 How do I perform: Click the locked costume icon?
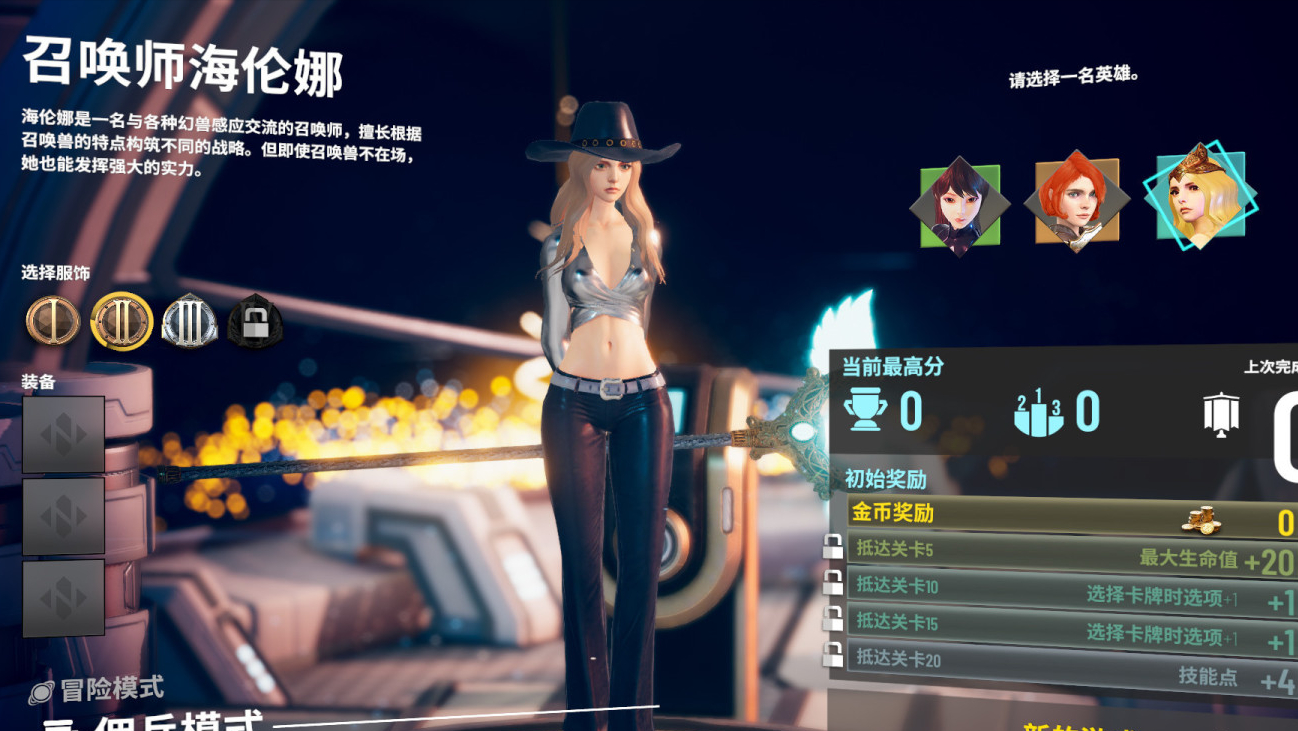coord(255,322)
